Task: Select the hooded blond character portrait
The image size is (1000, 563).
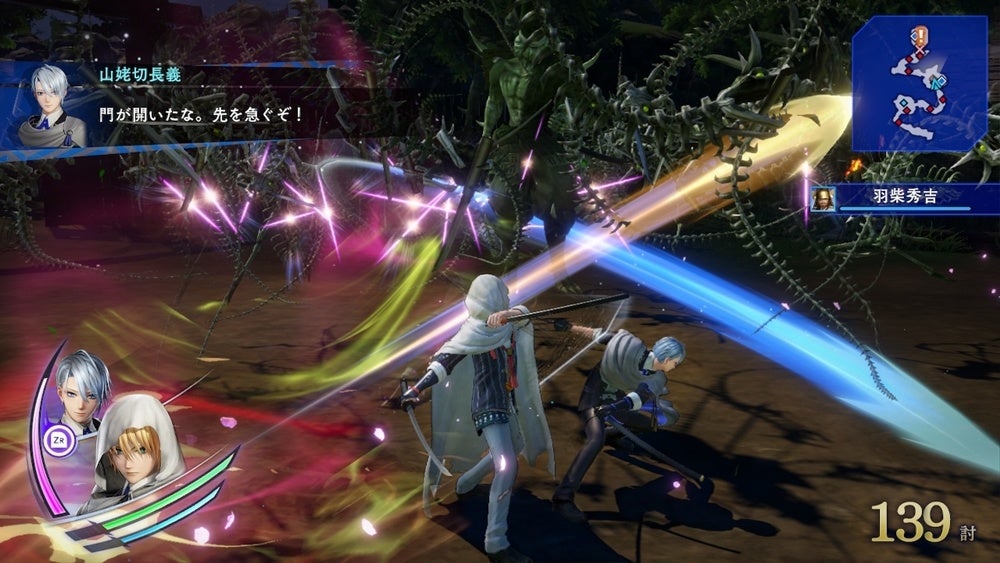Action: point(130,447)
